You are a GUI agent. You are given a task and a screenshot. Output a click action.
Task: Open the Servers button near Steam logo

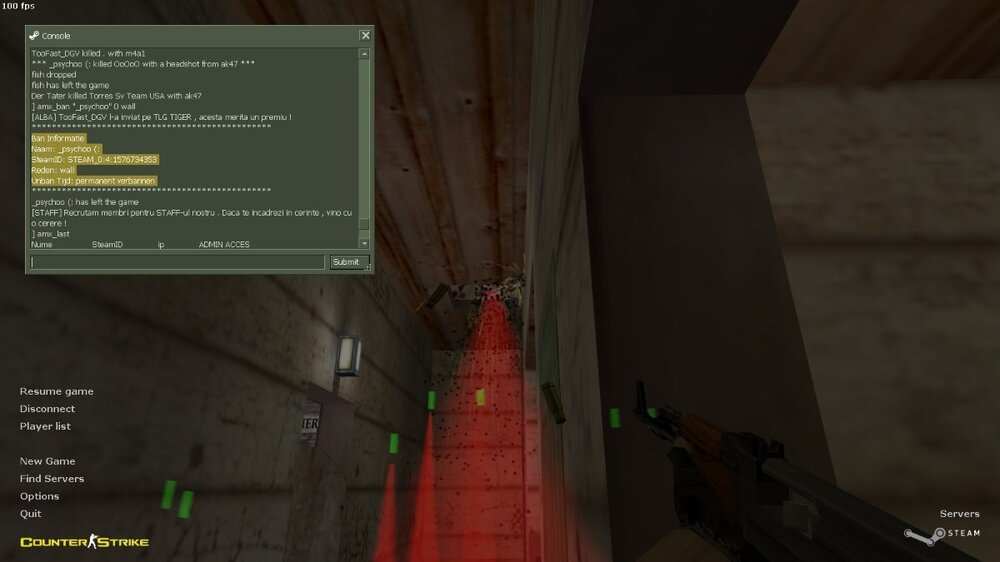(960, 514)
